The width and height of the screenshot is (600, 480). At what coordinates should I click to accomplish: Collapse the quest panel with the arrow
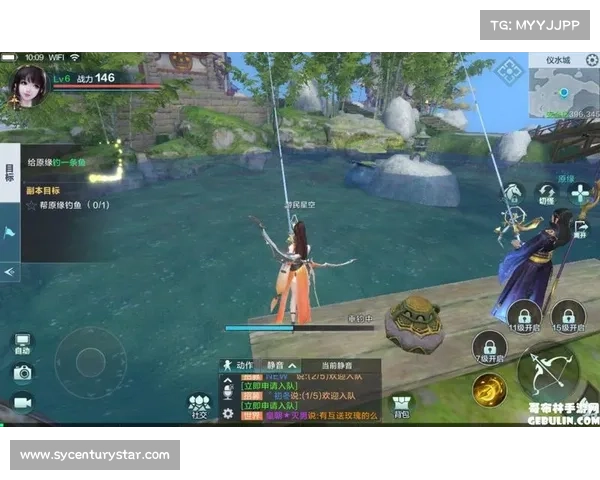(10, 271)
